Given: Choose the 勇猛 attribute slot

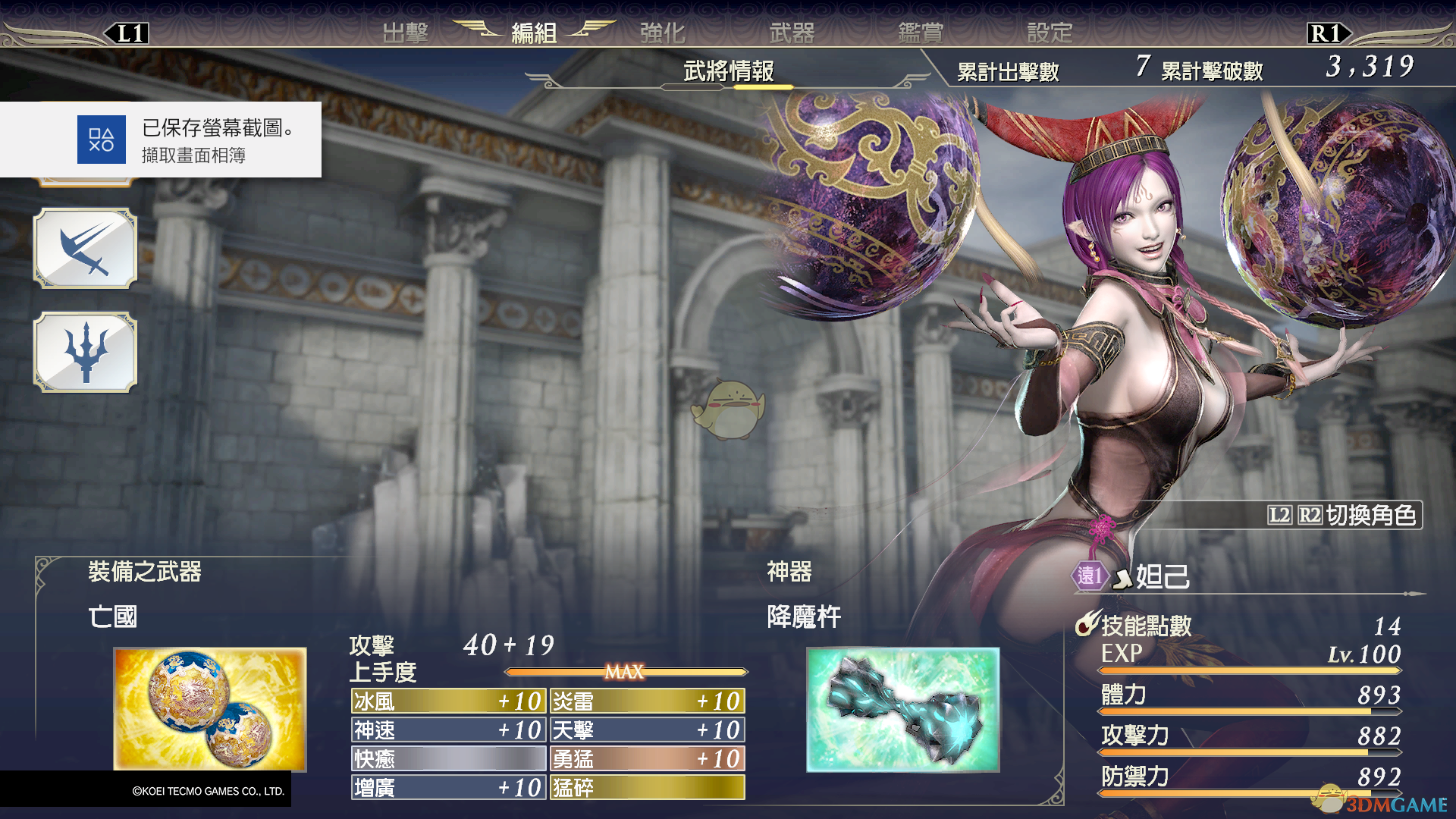Looking at the screenshot, I should pyautogui.click(x=647, y=758).
